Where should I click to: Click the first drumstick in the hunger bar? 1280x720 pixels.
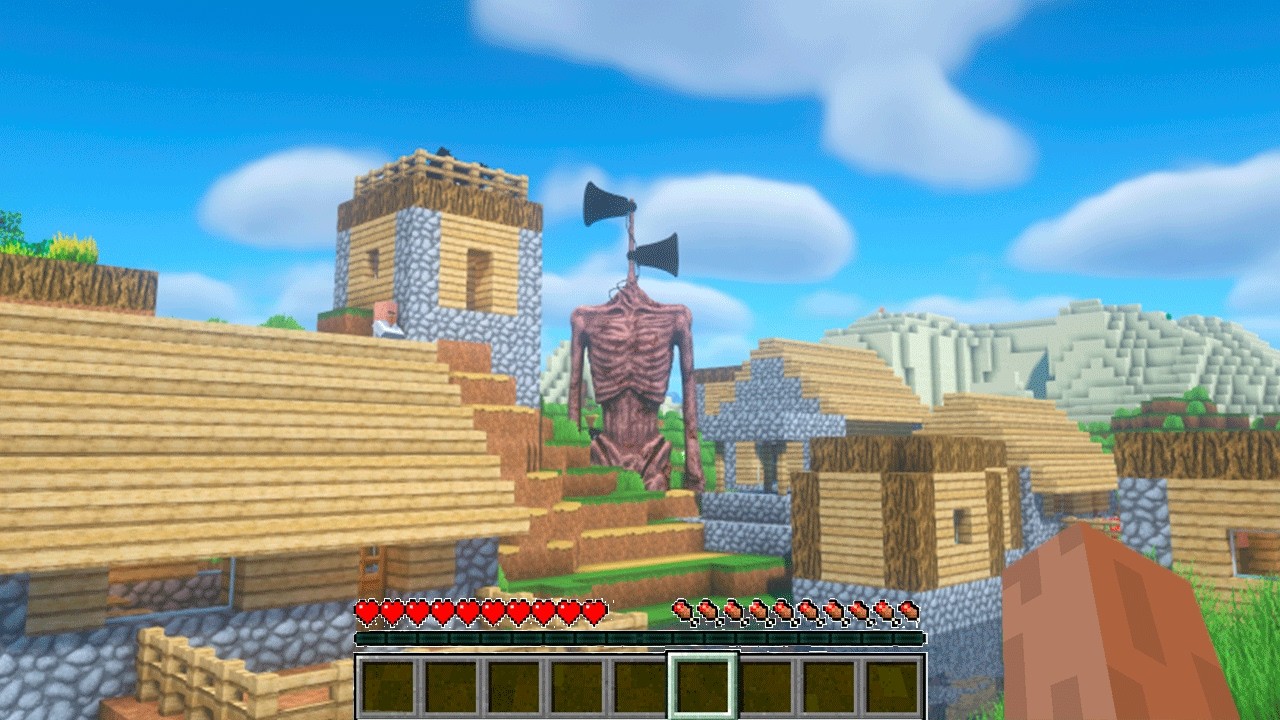(x=684, y=610)
